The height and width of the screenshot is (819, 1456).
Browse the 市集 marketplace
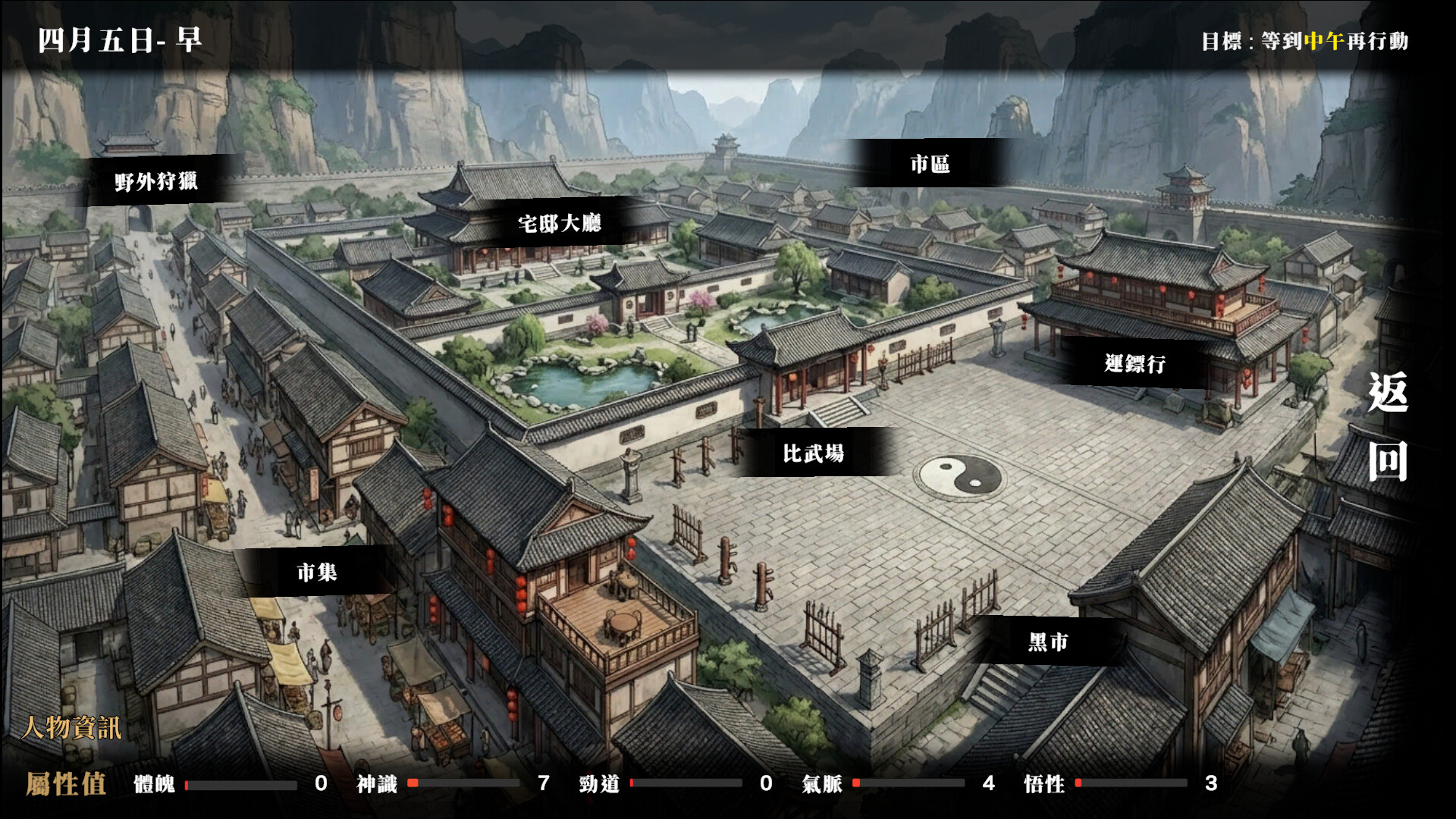[x=318, y=574]
